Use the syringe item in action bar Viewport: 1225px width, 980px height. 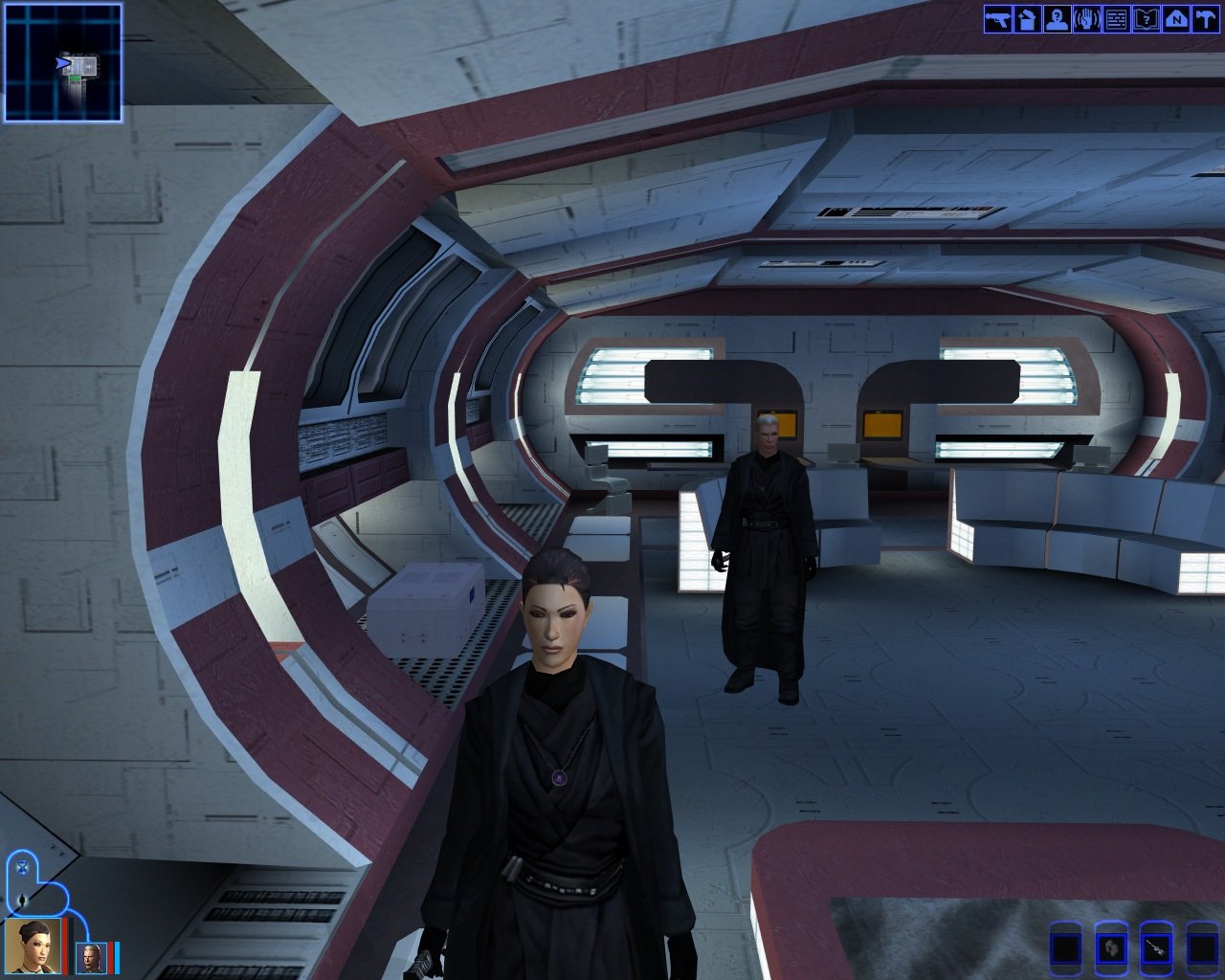click(x=1157, y=948)
